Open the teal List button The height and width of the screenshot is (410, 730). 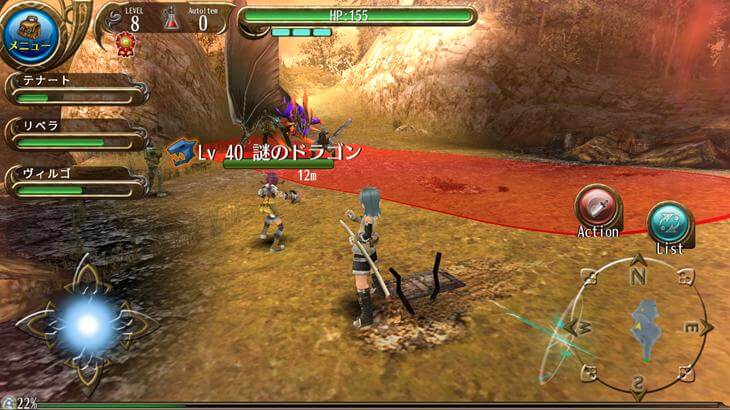click(x=669, y=223)
